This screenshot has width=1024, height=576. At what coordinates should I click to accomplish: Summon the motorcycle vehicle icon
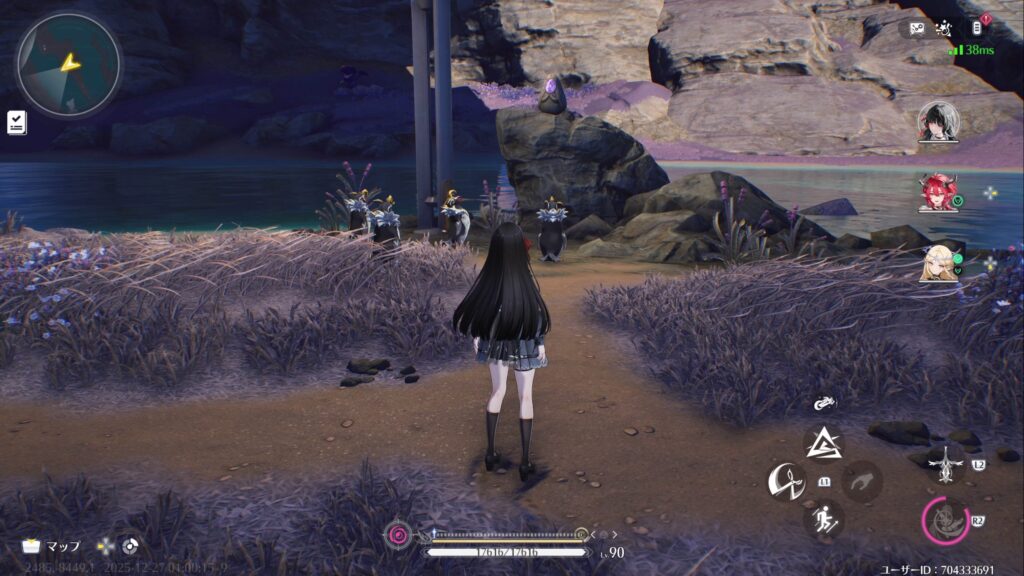[825, 405]
